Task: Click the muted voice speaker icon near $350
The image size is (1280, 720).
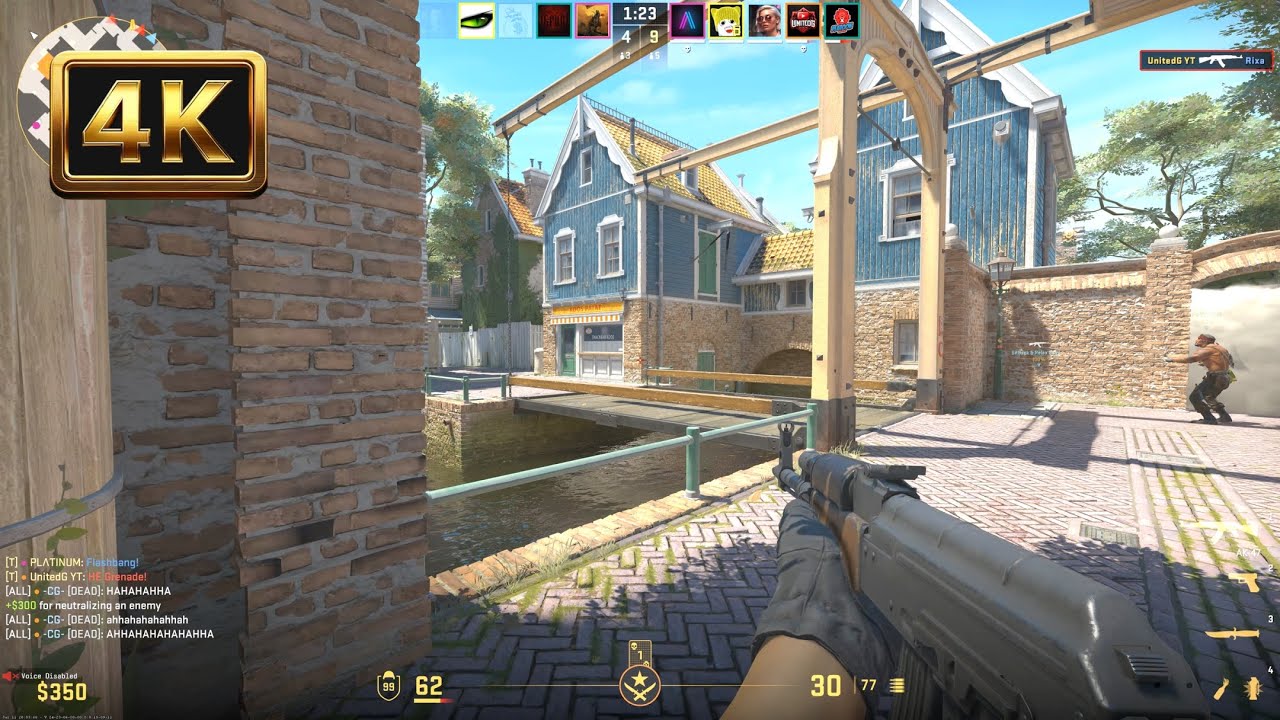Action: coord(9,675)
